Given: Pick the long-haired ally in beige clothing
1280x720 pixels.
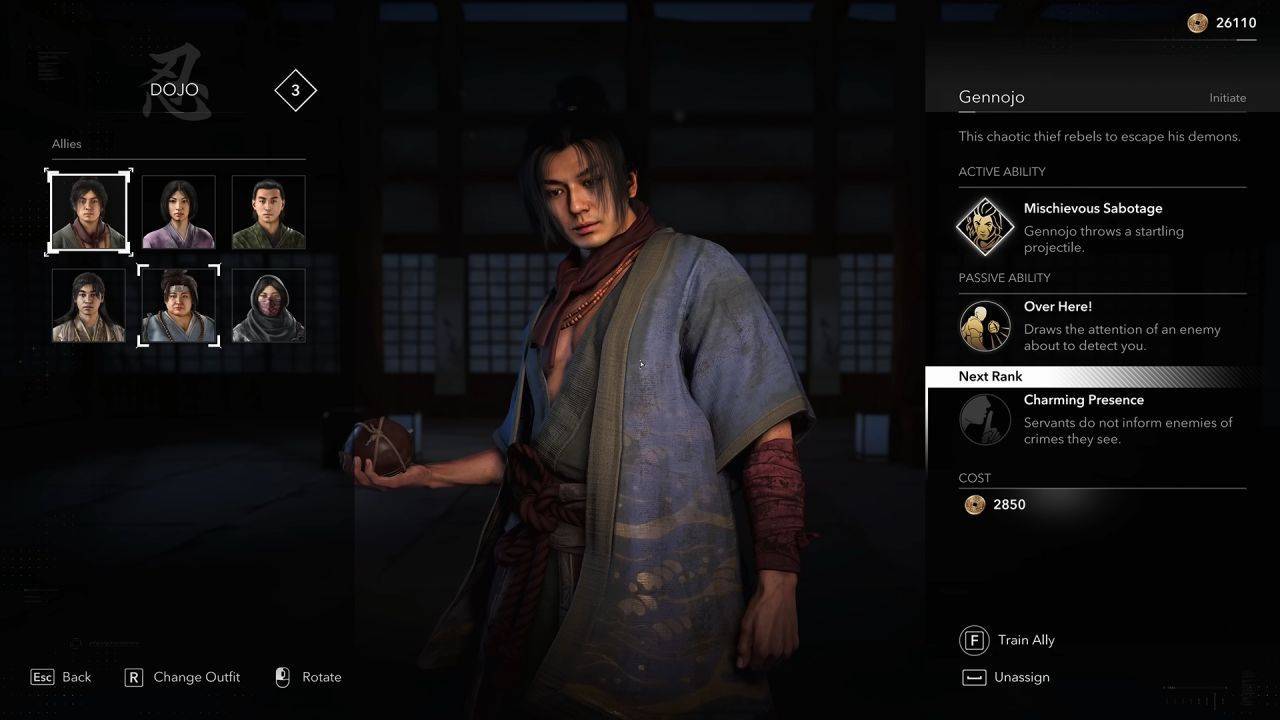Looking at the screenshot, I should [x=89, y=305].
